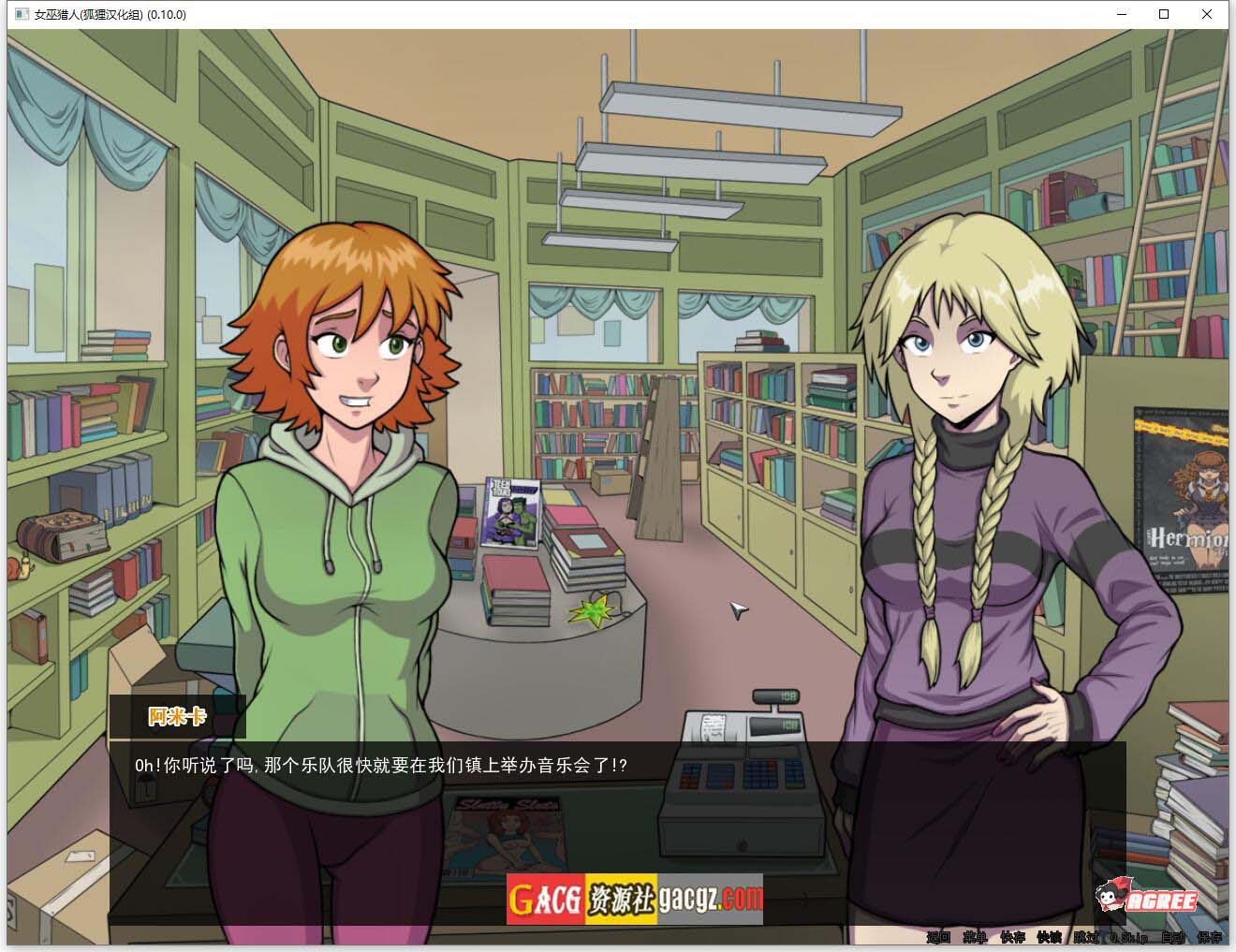The height and width of the screenshot is (952, 1236).
Task: Open the 菜单 (Menu) option
Action: 975,937
